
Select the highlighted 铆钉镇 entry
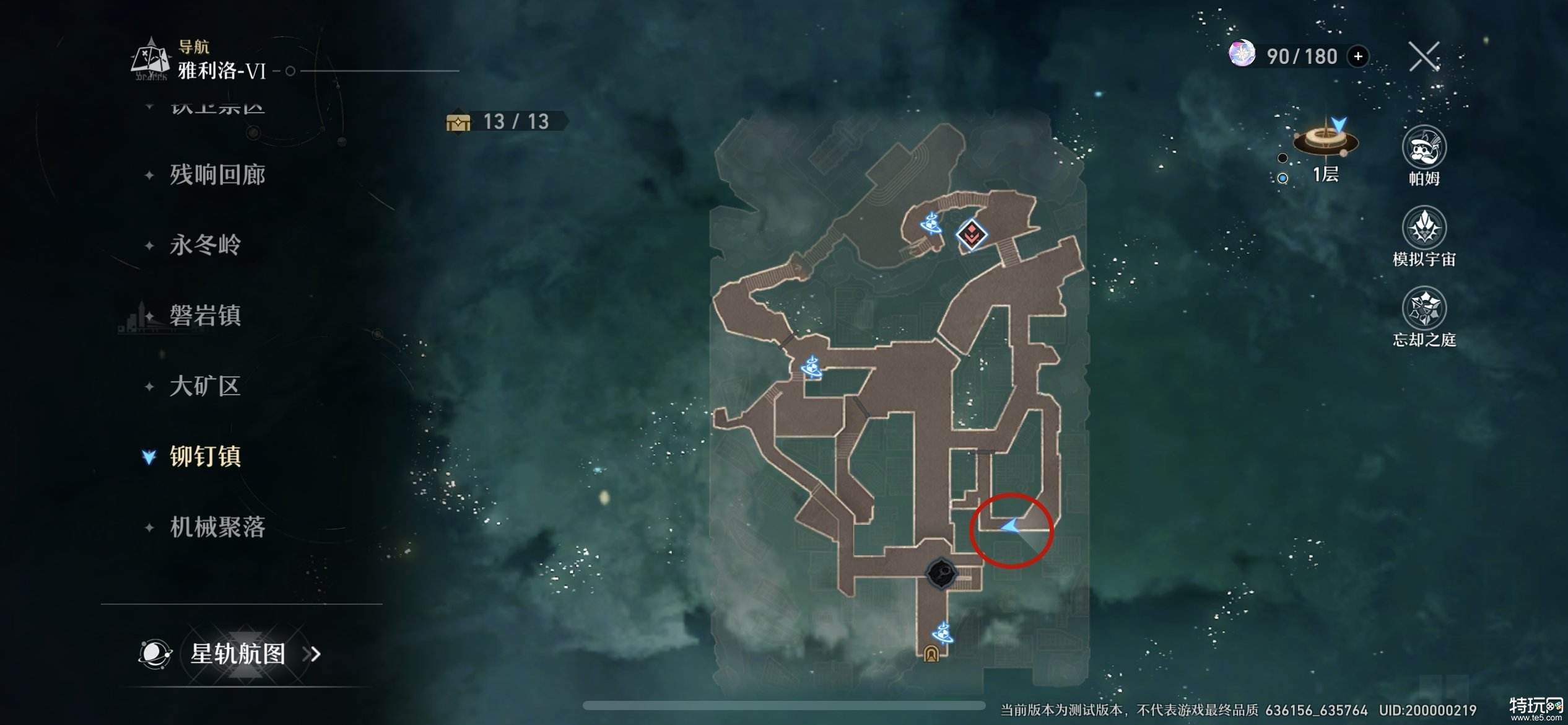(x=205, y=457)
